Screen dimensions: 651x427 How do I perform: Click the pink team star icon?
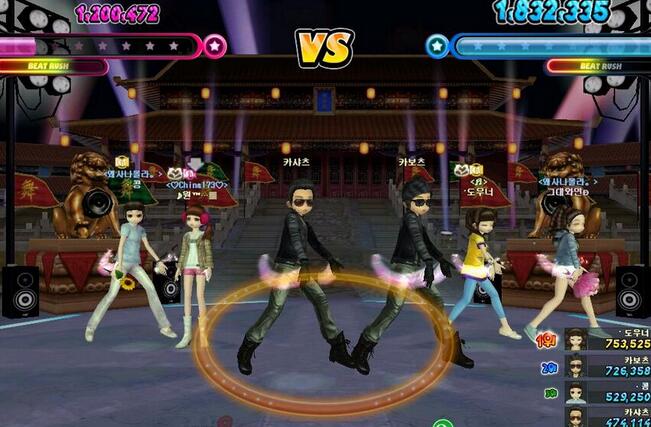tap(215, 45)
